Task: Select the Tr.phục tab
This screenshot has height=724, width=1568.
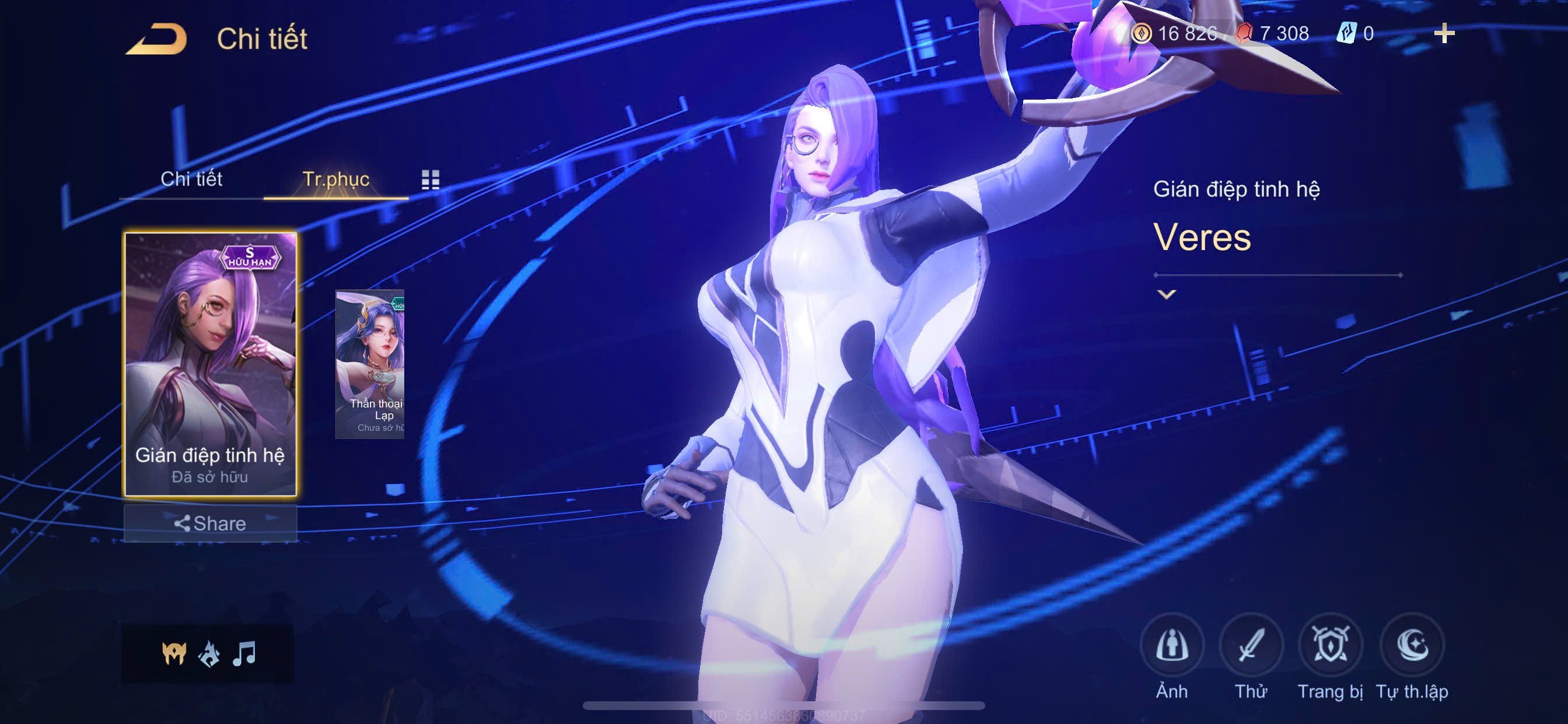Action: click(x=335, y=179)
